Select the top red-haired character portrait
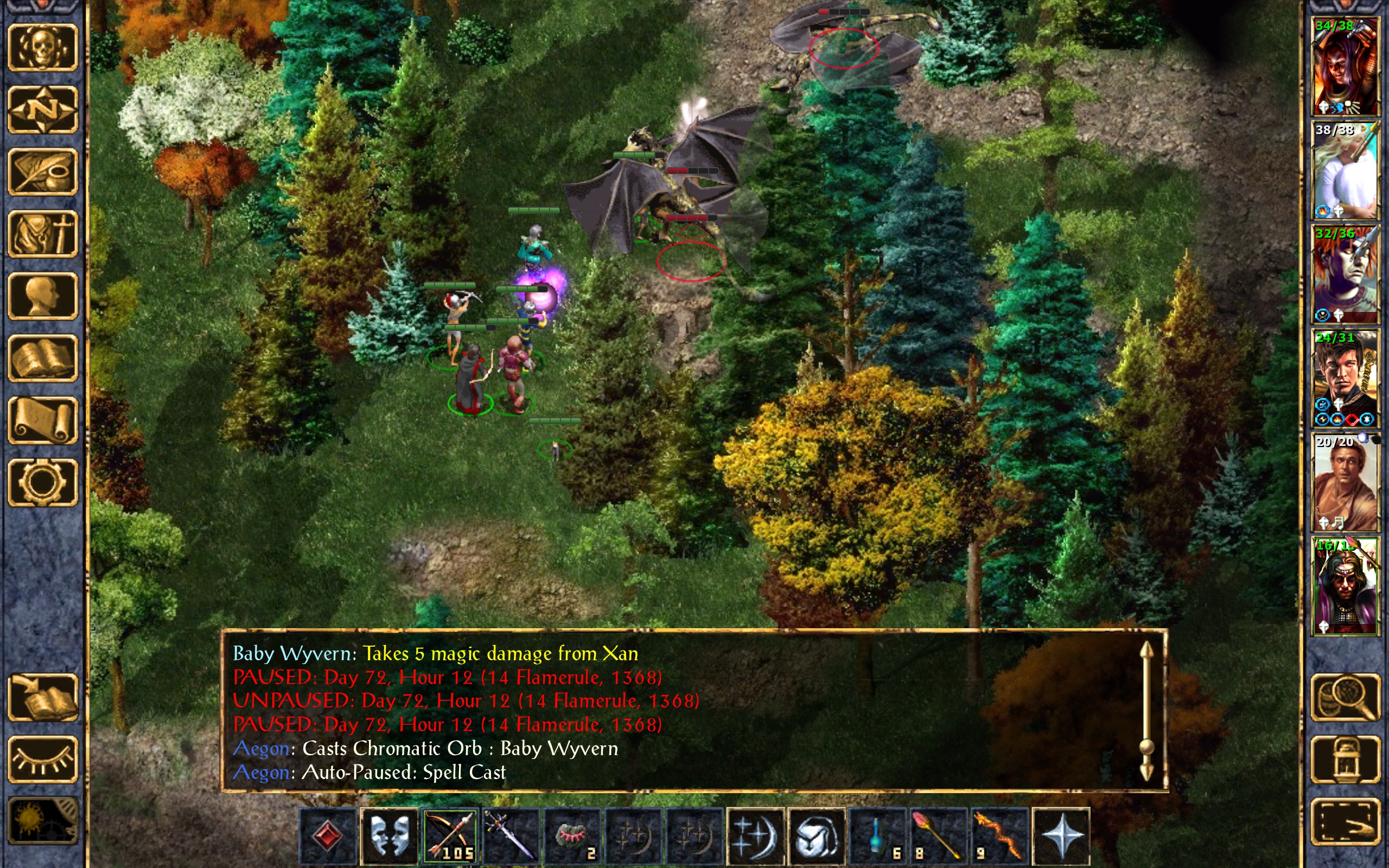Screen dimensions: 1389x868 pos(1345,66)
